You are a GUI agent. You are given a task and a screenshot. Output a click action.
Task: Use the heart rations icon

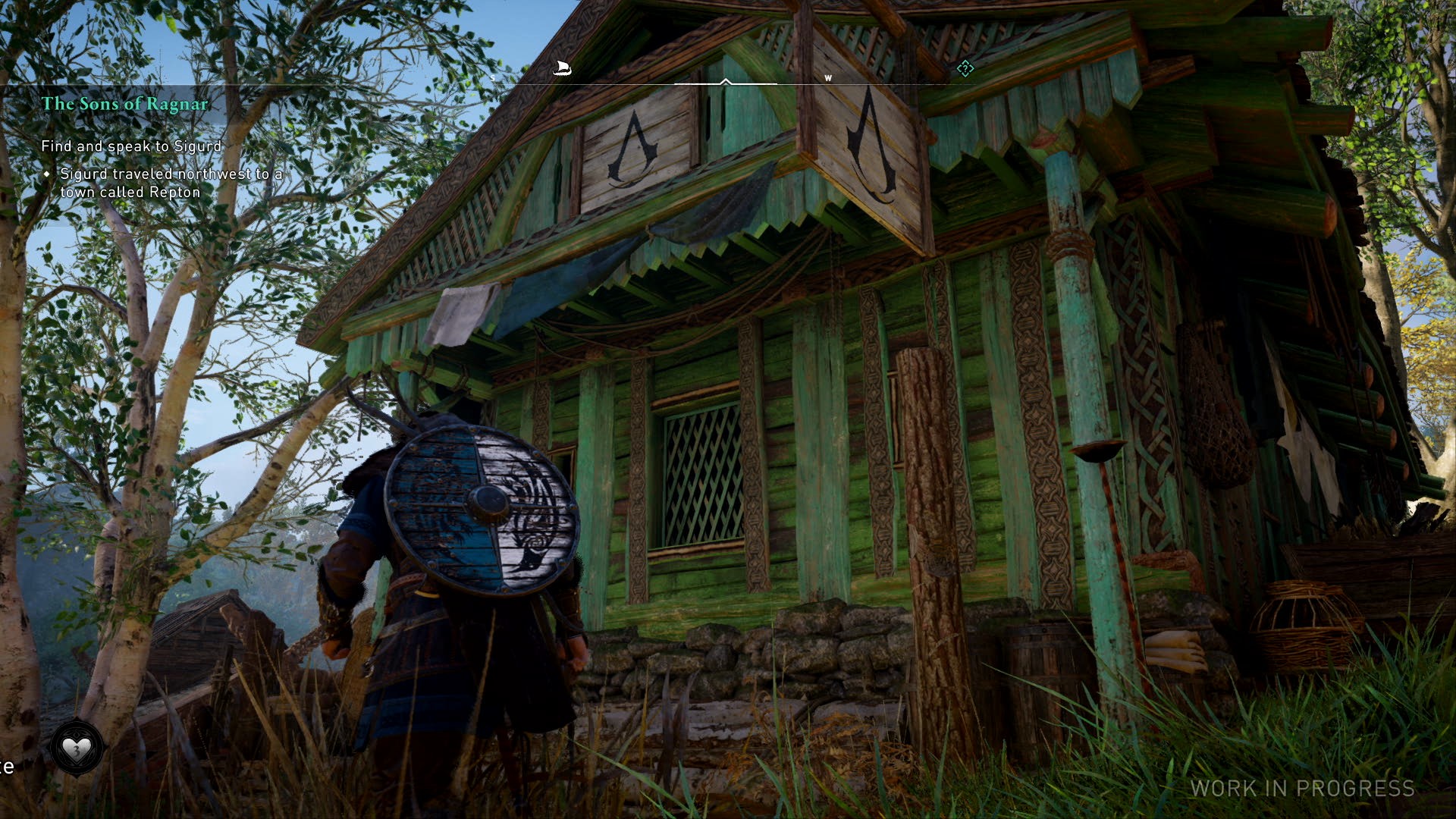coord(76,749)
